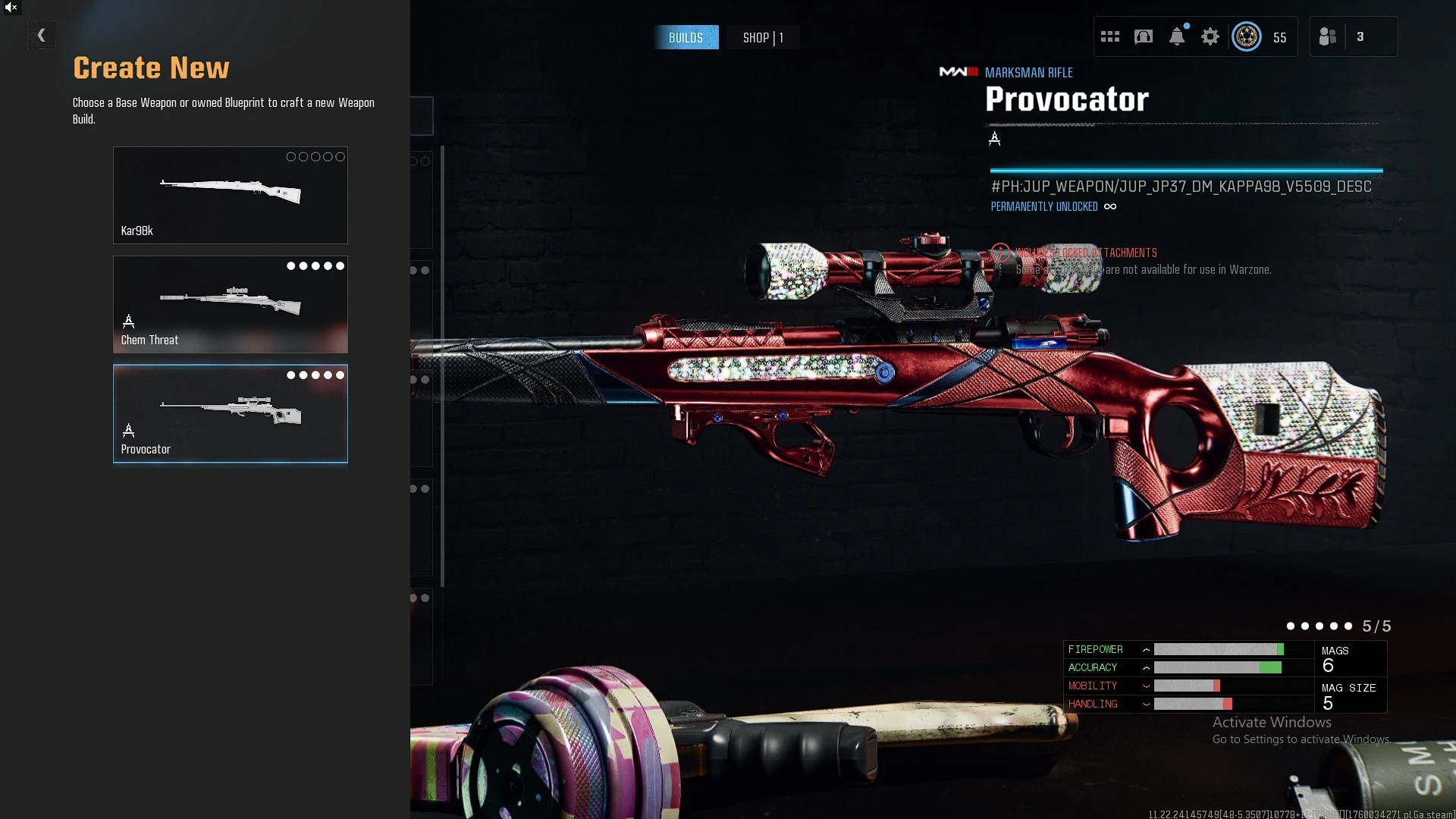Open the notifications bell

pos(1177,36)
